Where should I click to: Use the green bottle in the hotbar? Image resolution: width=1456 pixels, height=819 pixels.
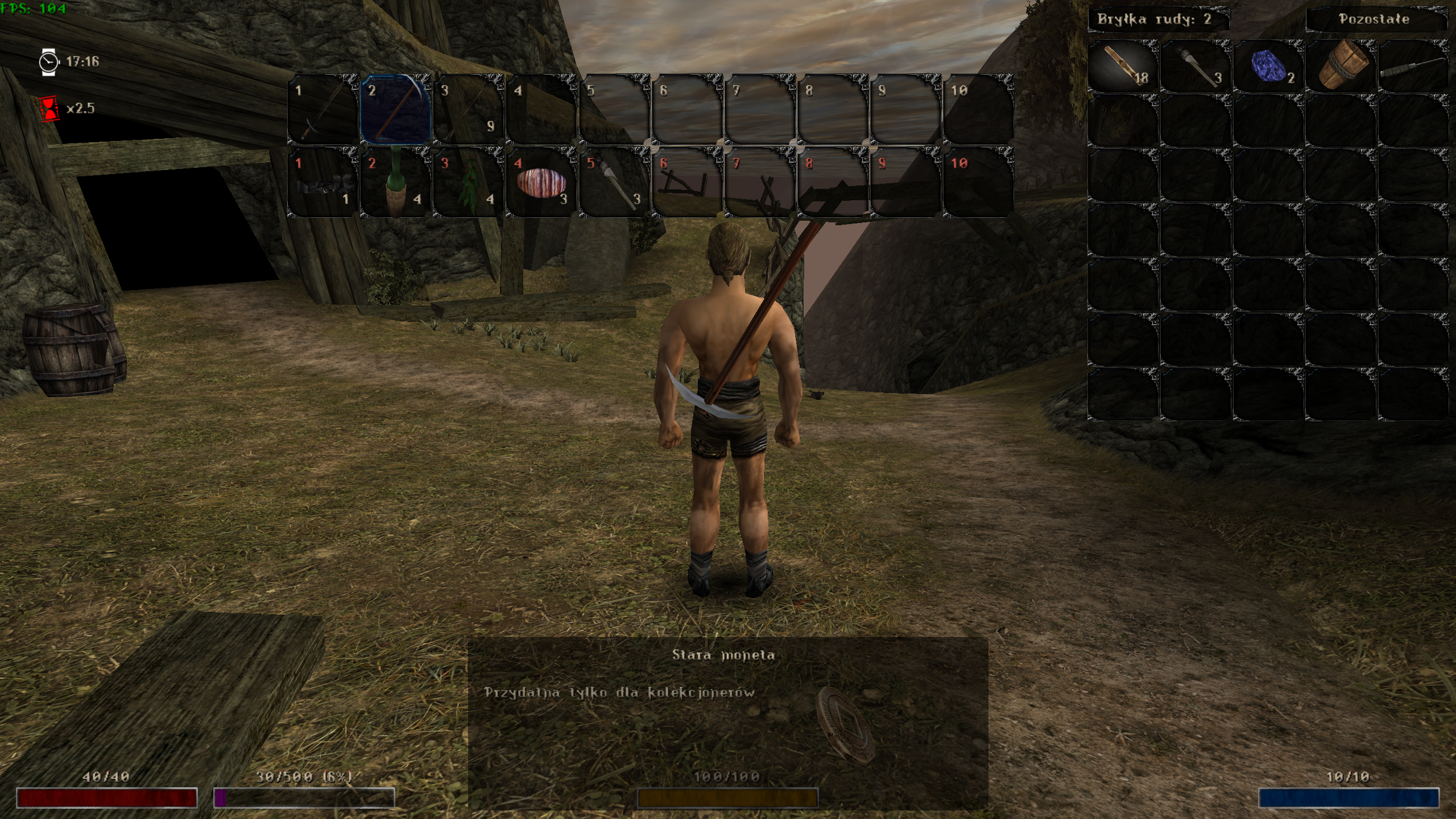point(396,182)
